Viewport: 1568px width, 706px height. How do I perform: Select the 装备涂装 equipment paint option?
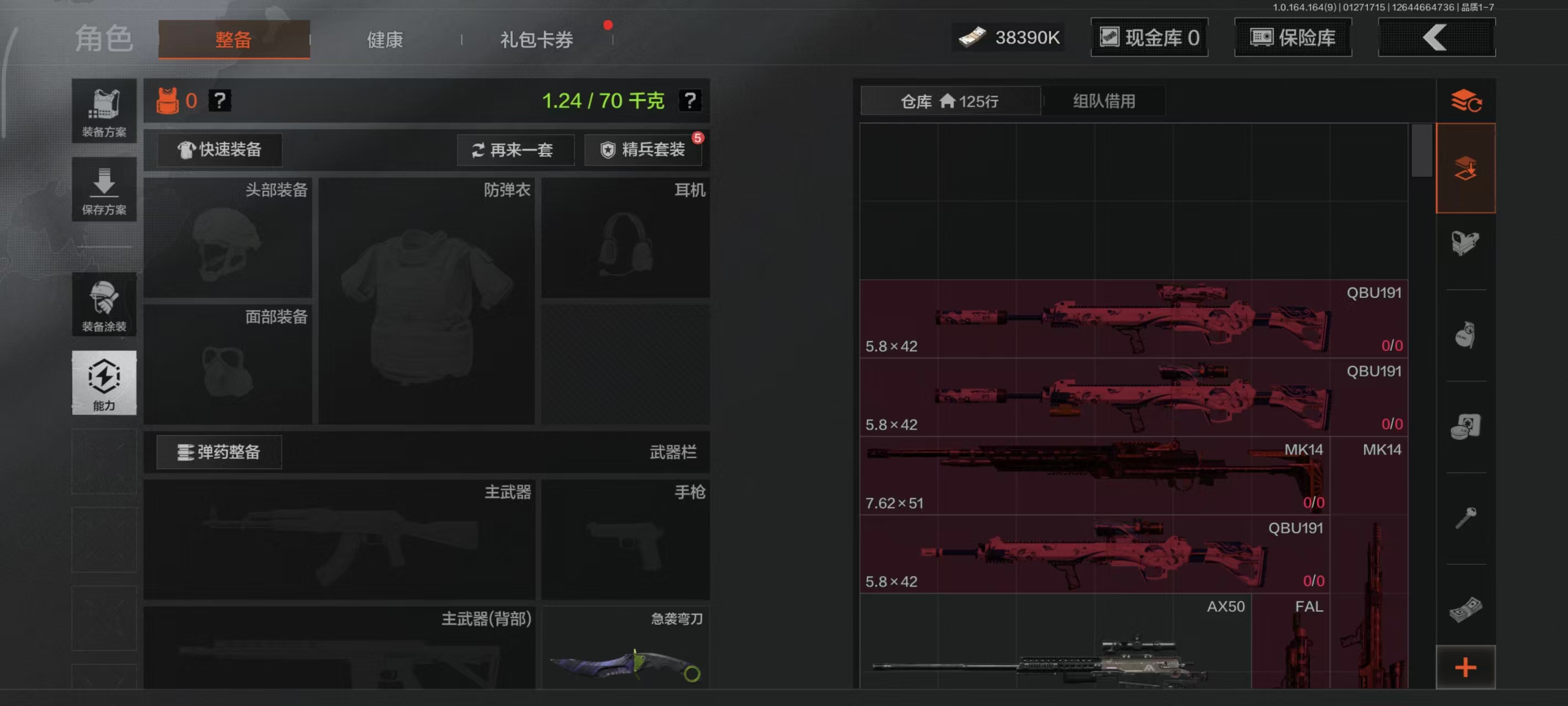point(104,304)
